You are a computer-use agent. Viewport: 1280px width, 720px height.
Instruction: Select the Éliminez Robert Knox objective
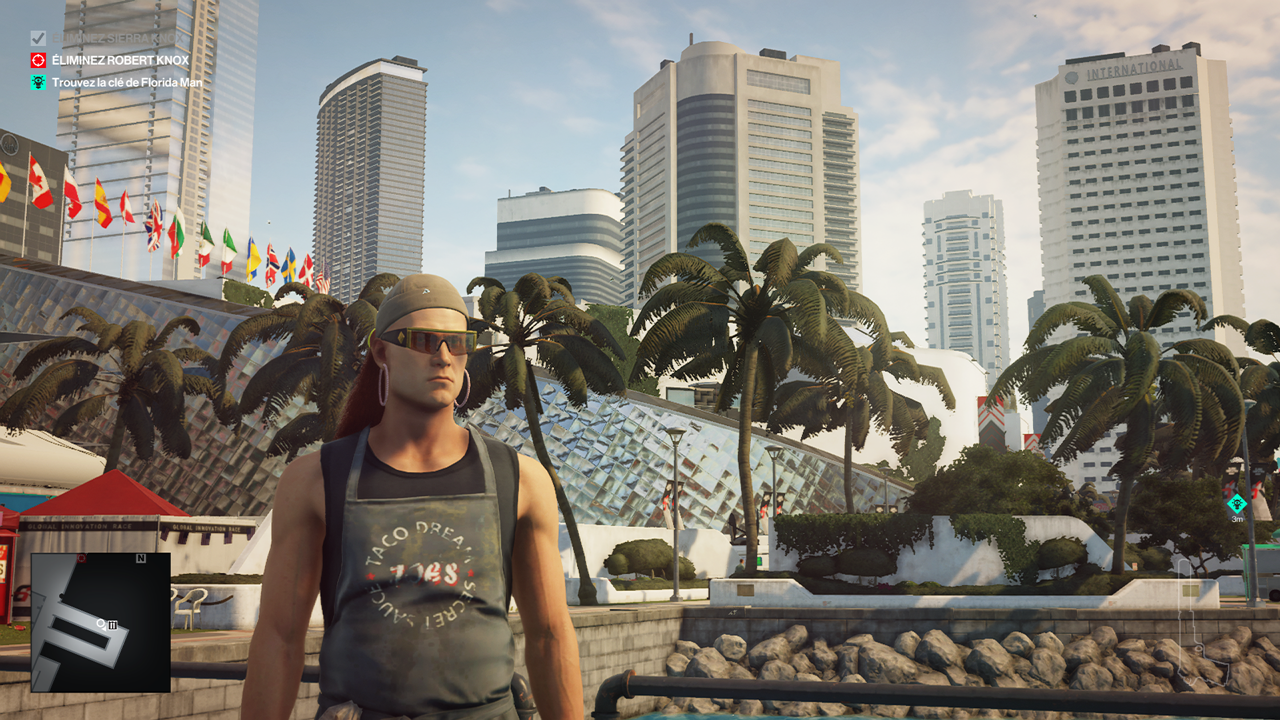(120, 60)
